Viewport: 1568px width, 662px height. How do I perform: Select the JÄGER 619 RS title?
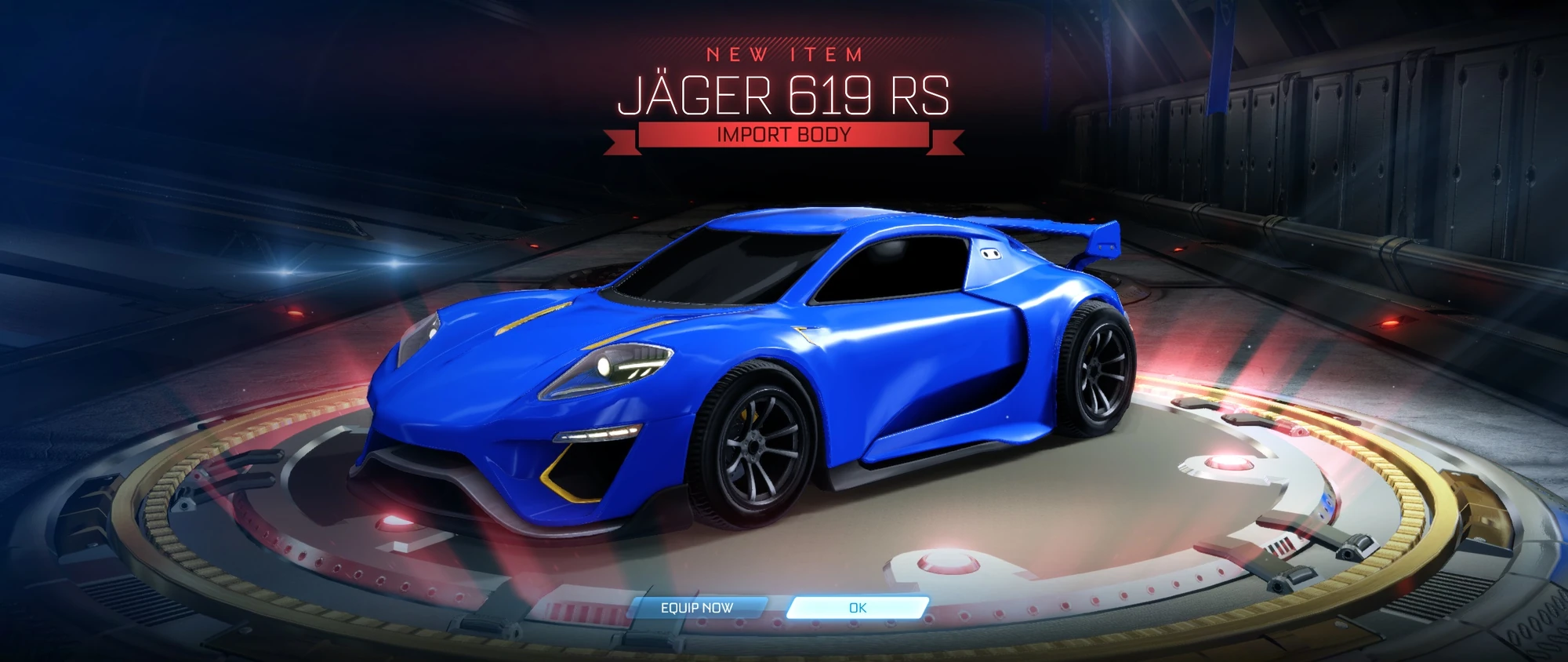tap(784, 97)
